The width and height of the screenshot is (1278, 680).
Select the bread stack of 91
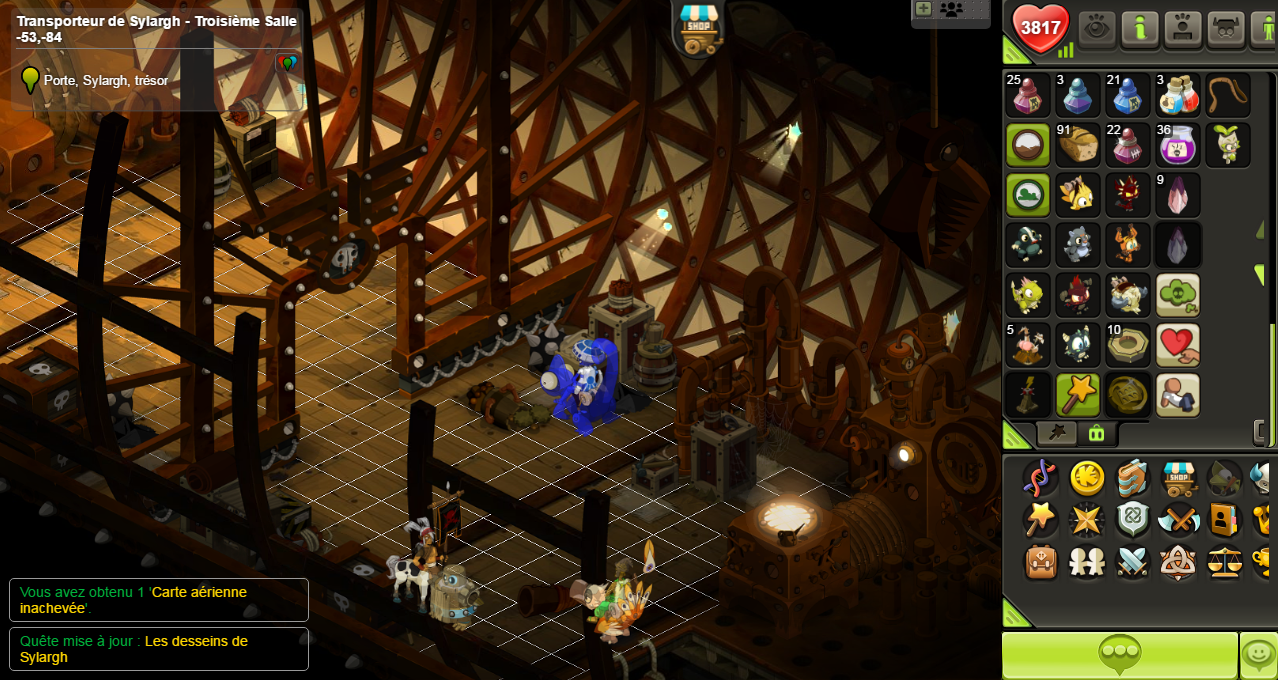1078,145
